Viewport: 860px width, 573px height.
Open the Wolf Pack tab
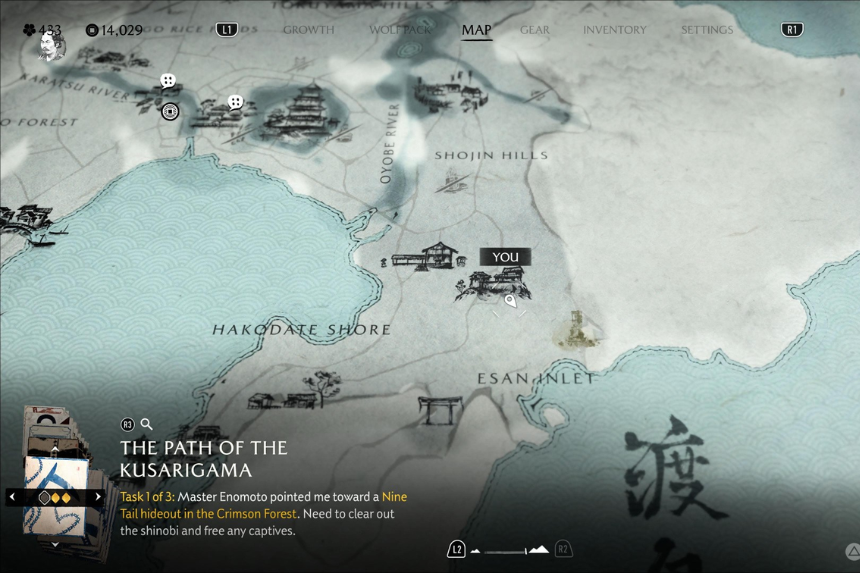400,30
